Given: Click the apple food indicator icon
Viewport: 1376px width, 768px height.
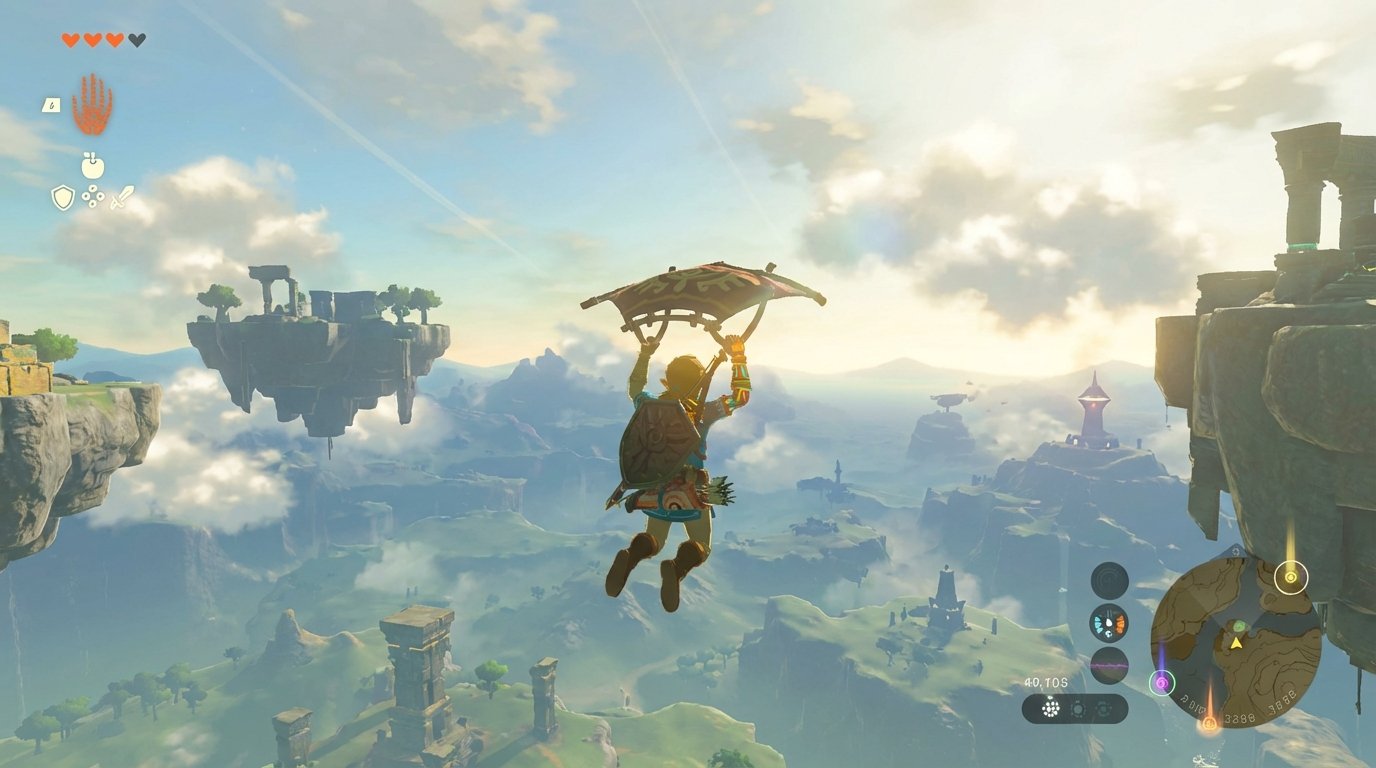Looking at the screenshot, I should click(92, 165).
